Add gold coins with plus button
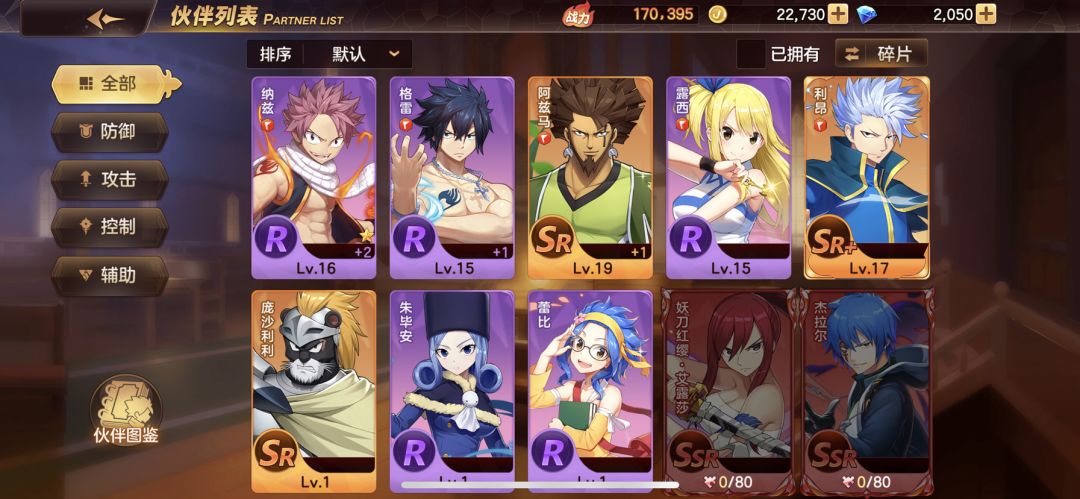The image size is (1080, 499). (x=838, y=14)
